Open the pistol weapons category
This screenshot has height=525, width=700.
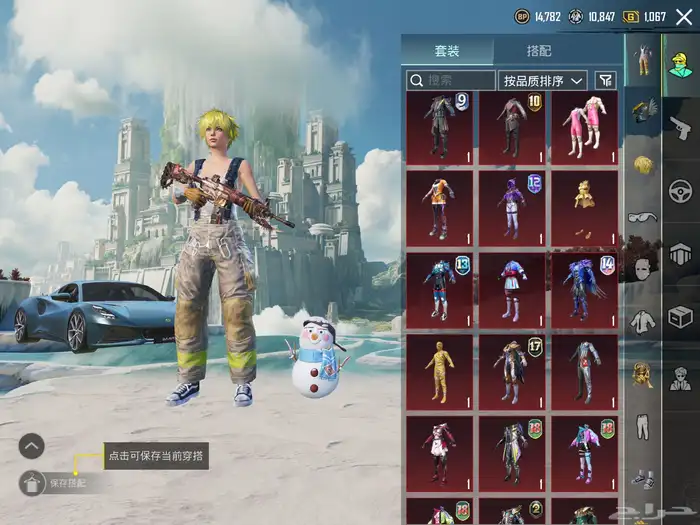pyautogui.click(x=681, y=126)
